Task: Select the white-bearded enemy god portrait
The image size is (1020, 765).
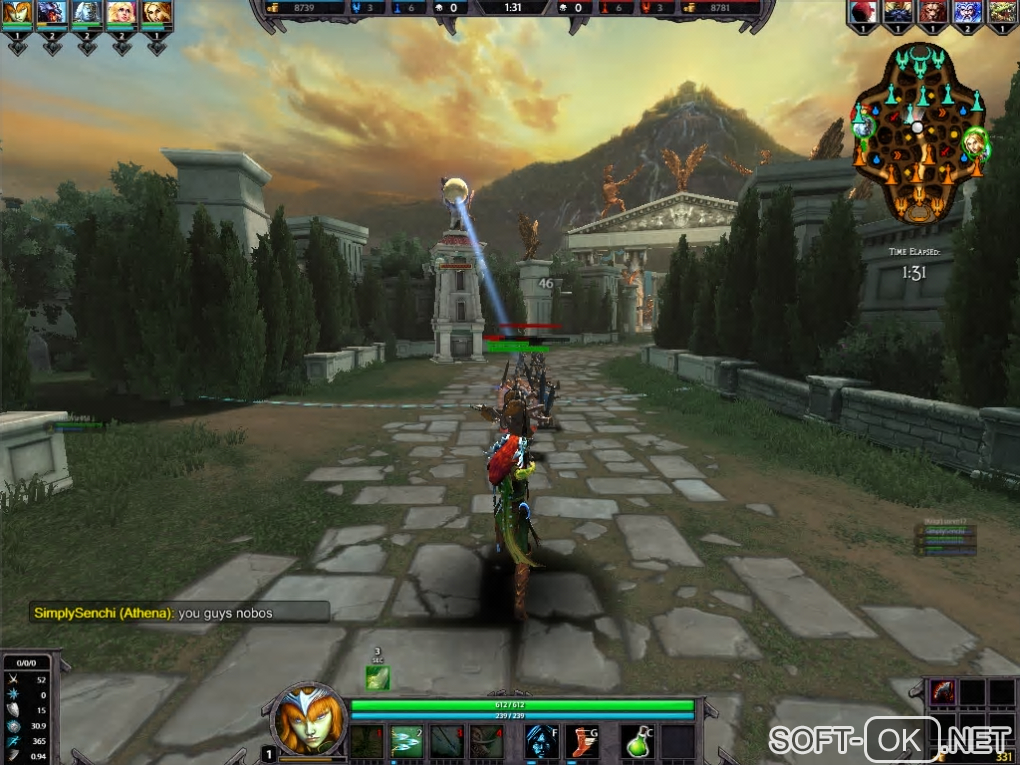Action: tap(966, 11)
